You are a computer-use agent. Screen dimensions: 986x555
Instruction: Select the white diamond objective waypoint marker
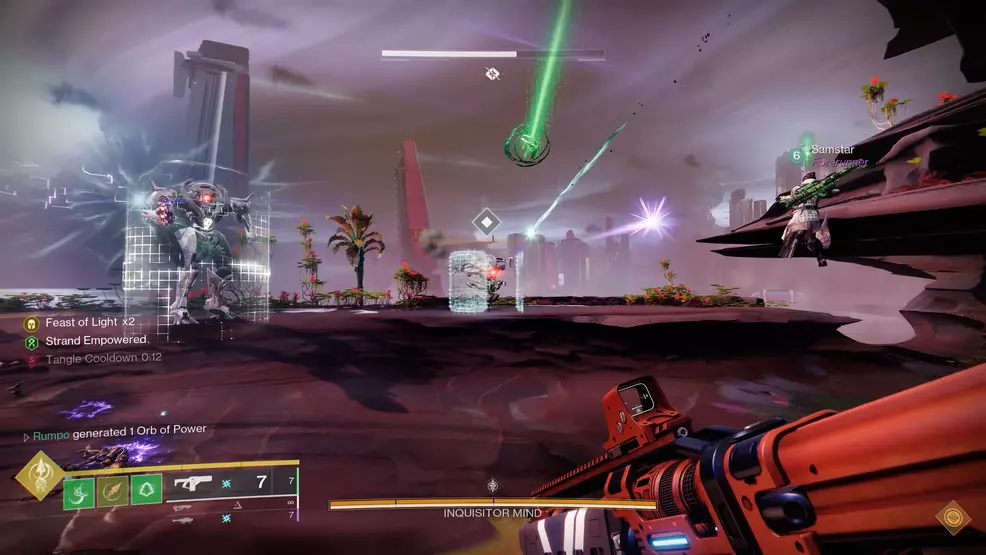tap(486, 222)
